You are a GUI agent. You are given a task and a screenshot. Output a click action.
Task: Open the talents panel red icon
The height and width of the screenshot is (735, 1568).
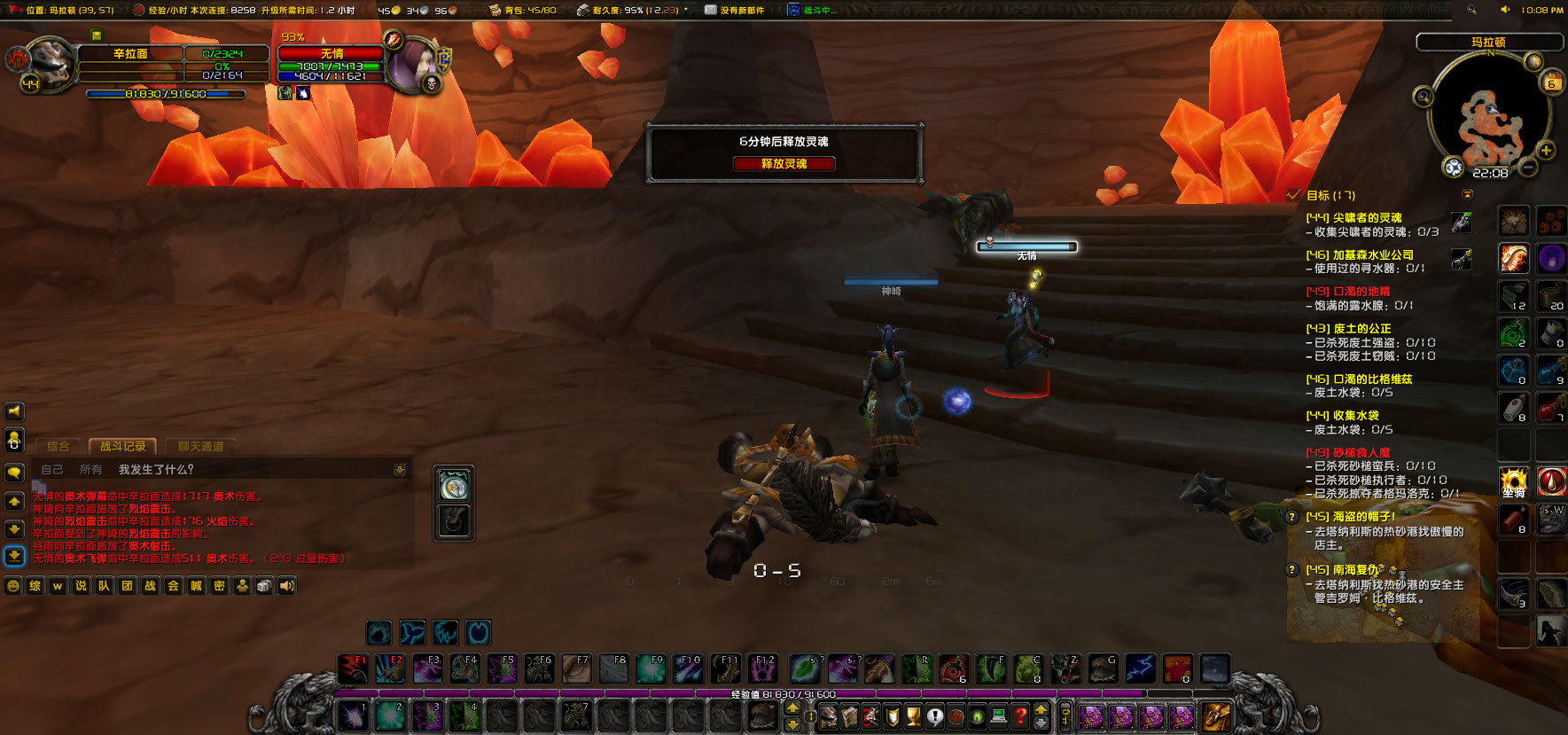[x=870, y=716]
